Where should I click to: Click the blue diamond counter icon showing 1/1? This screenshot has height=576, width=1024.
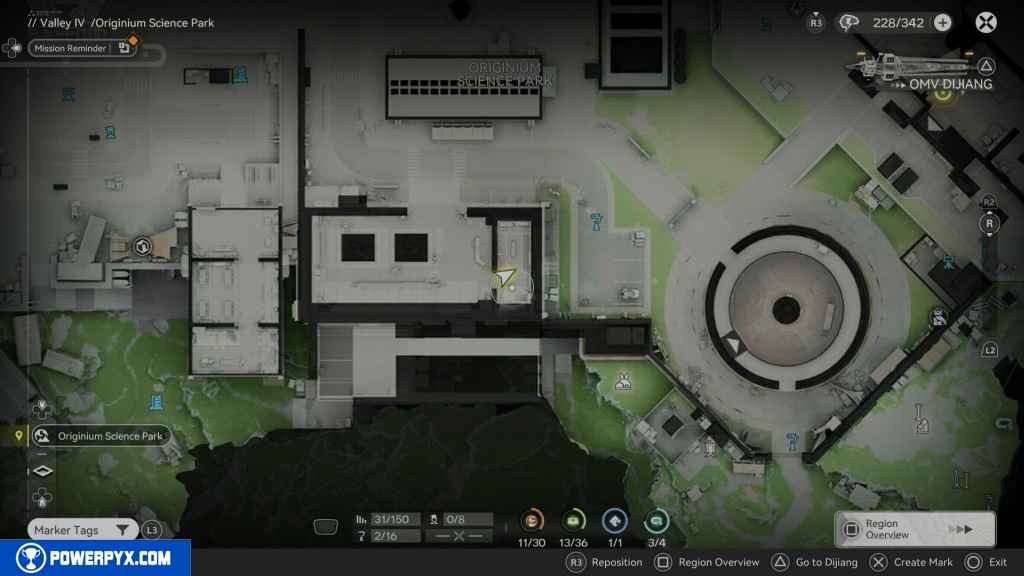pyautogui.click(x=614, y=520)
